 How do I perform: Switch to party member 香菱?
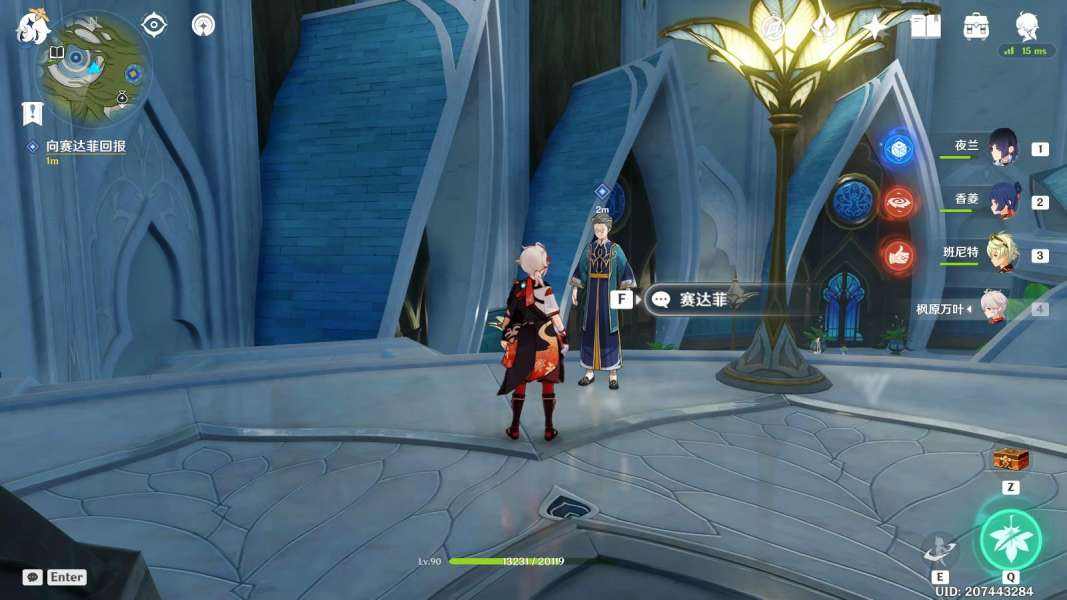click(1003, 201)
